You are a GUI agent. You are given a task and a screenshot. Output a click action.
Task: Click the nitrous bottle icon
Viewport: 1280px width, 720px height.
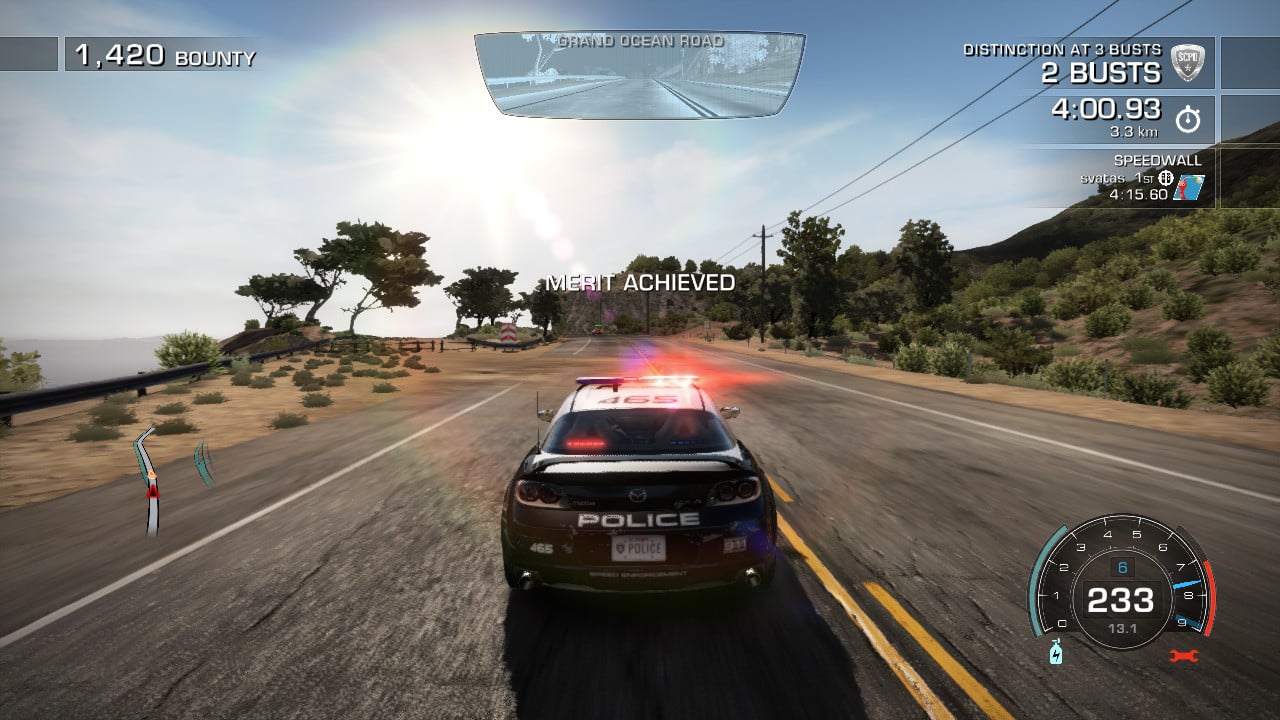(x=1056, y=654)
